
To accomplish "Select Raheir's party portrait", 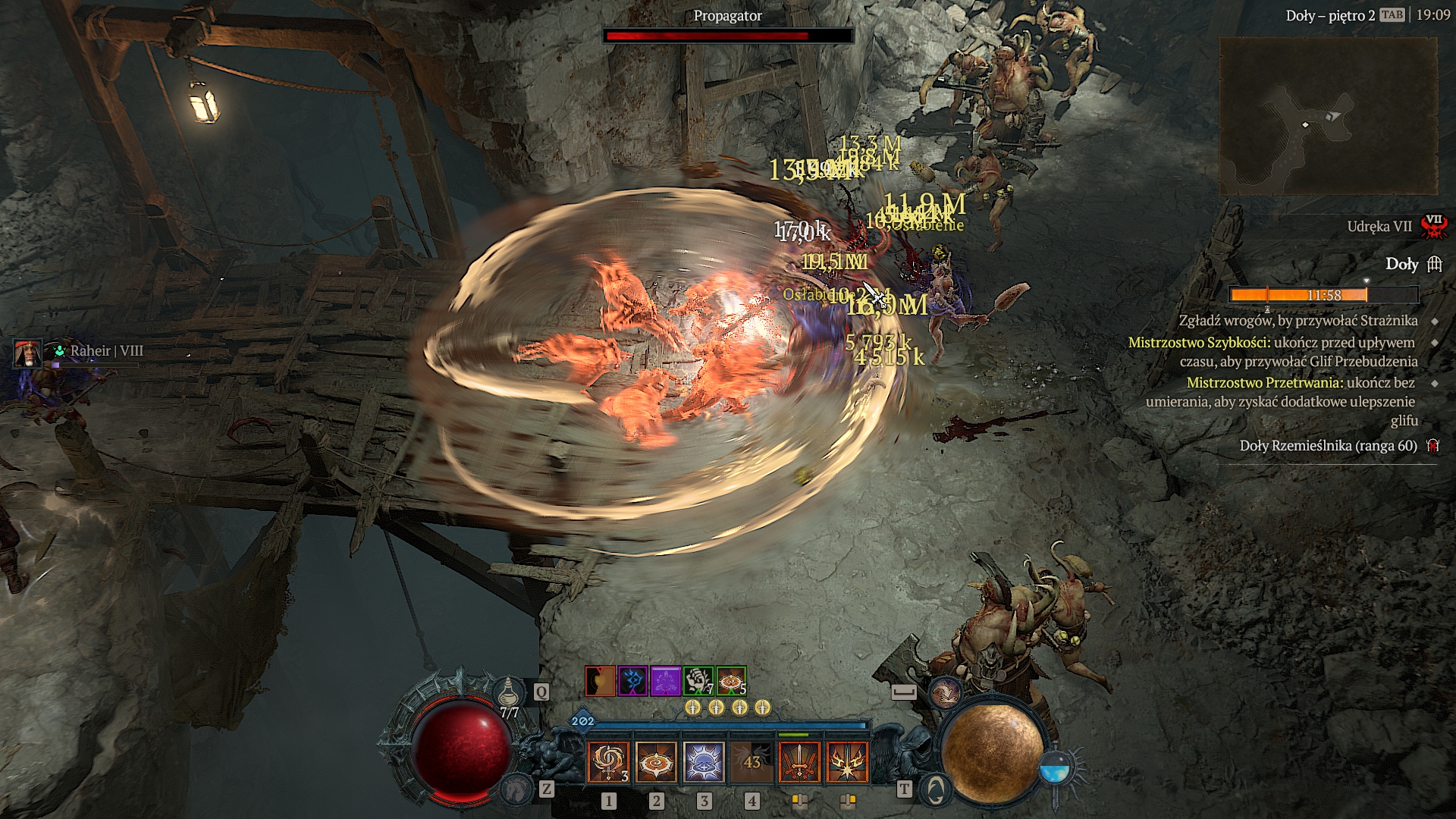I will point(27,353).
